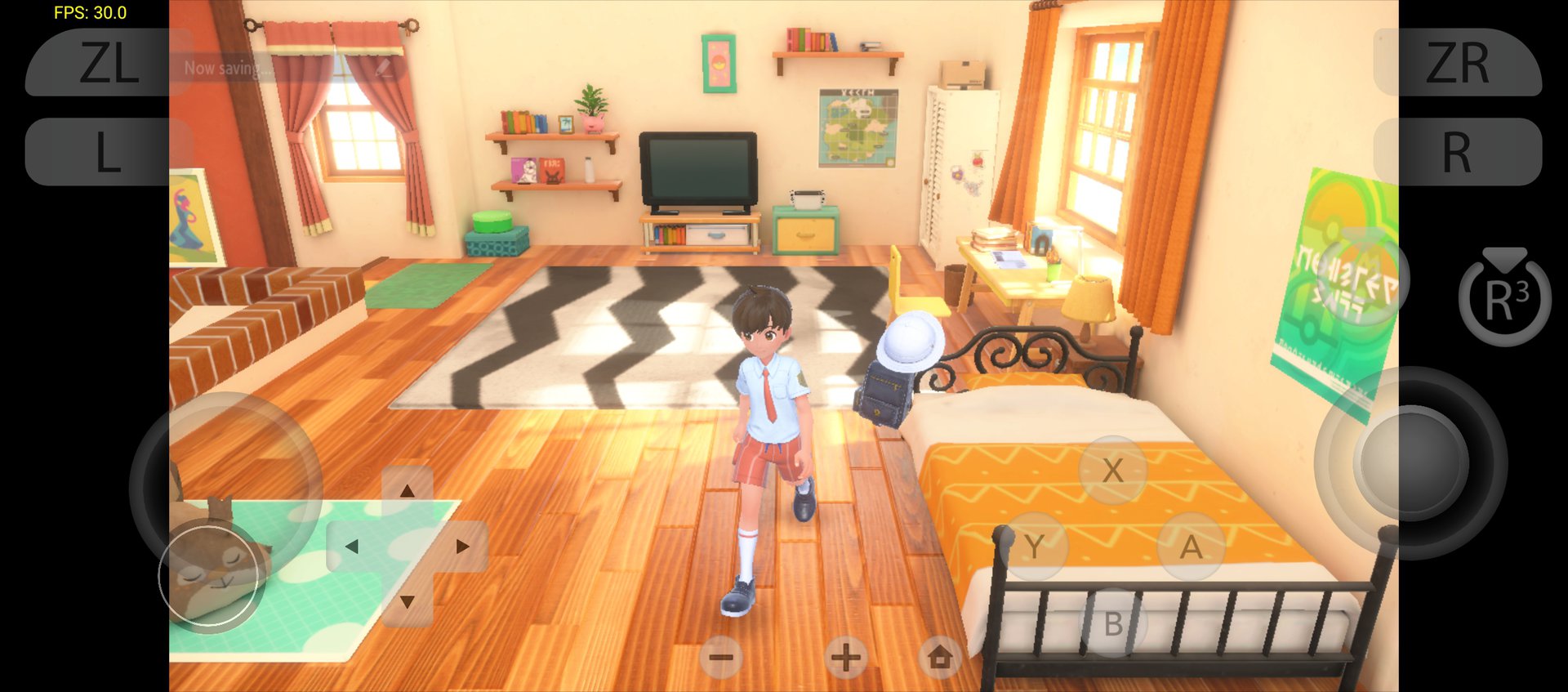
Task: Tap the on-screen A button
Action: tap(1191, 546)
